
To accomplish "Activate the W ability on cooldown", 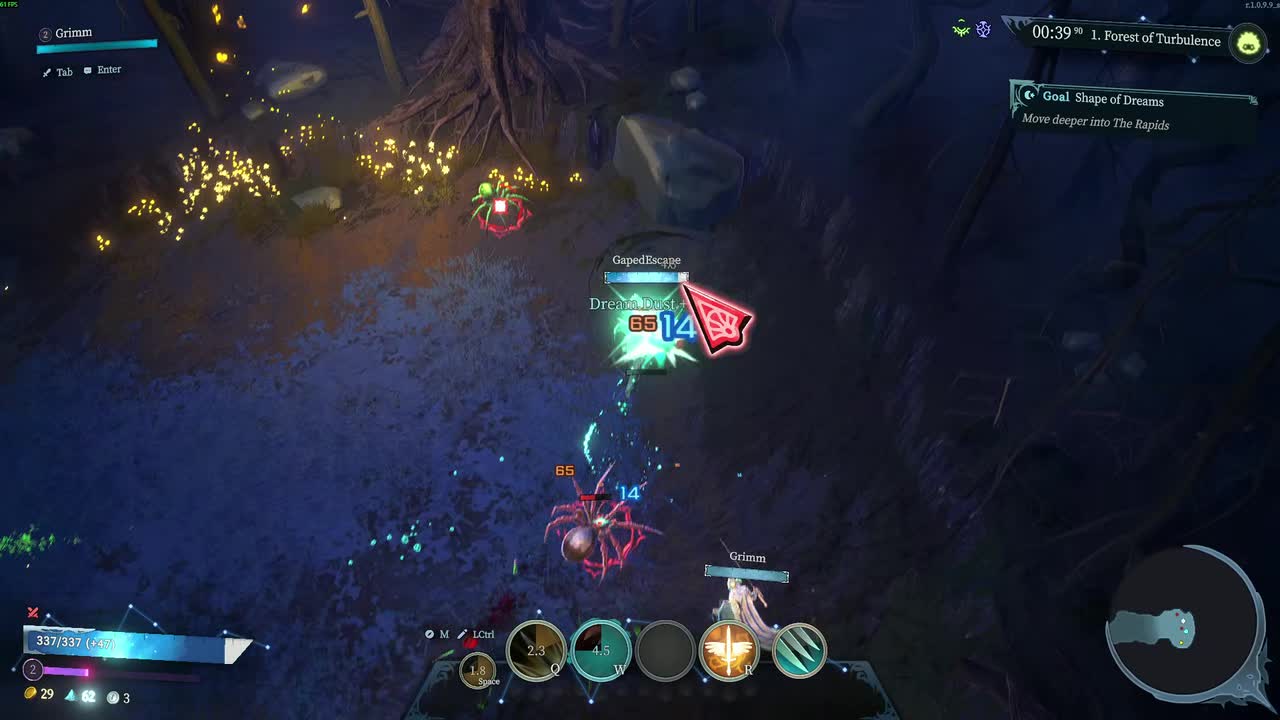I will 600,650.
